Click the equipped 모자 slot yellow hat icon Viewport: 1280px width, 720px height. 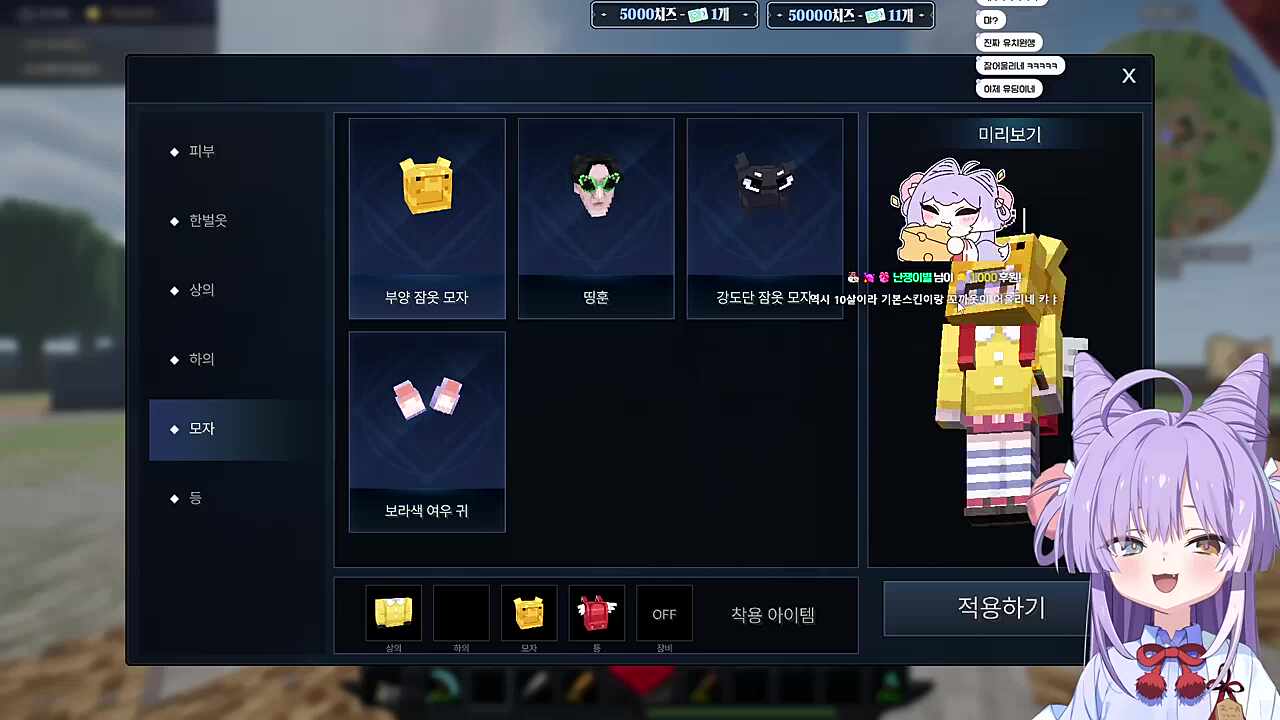pos(528,613)
